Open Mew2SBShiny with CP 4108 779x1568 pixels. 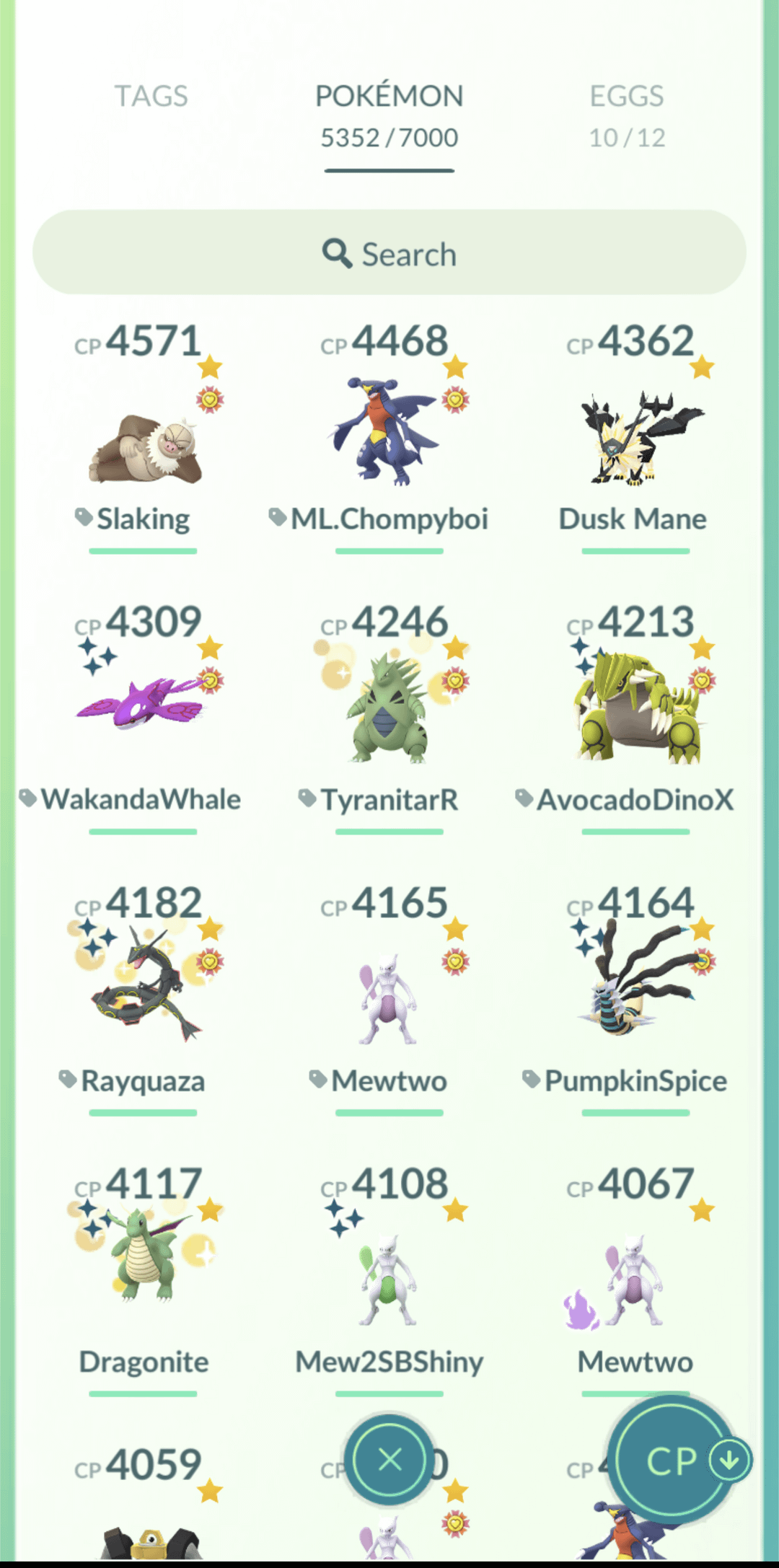coord(389,1278)
